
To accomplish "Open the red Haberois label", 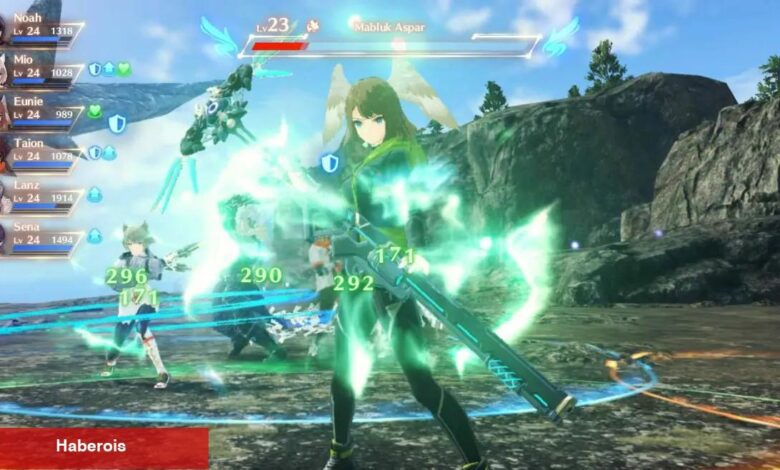I will coord(104,447).
